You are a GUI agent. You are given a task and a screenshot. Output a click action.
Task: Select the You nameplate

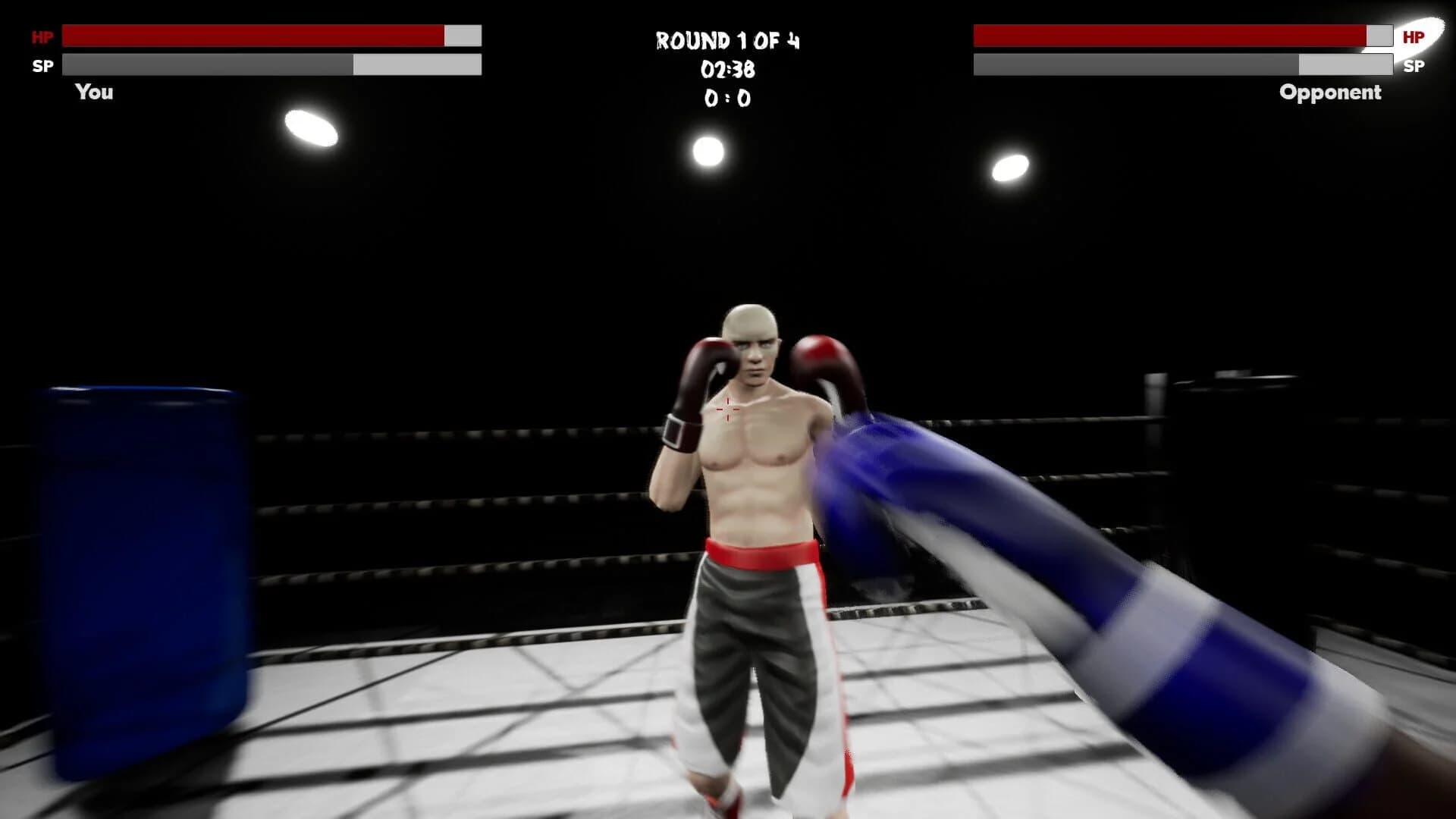click(93, 92)
